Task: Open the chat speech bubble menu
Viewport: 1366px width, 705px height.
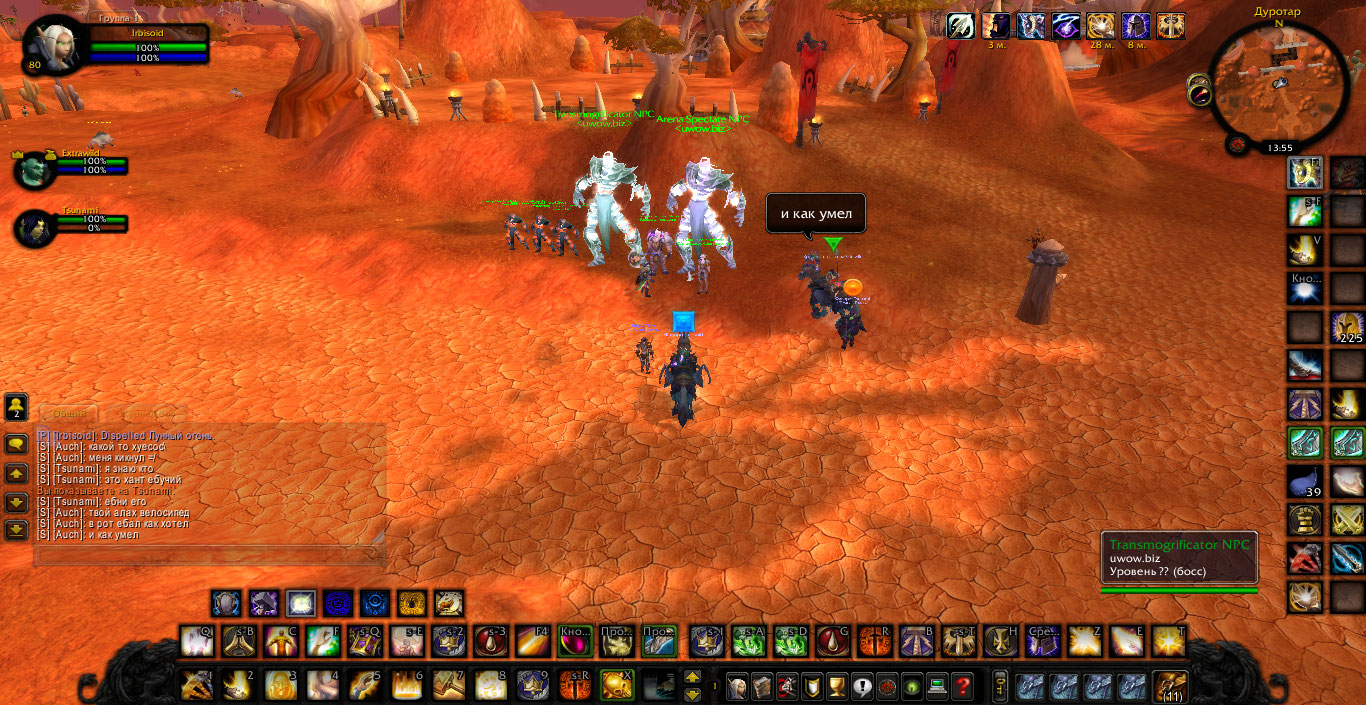Action: tap(16, 444)
